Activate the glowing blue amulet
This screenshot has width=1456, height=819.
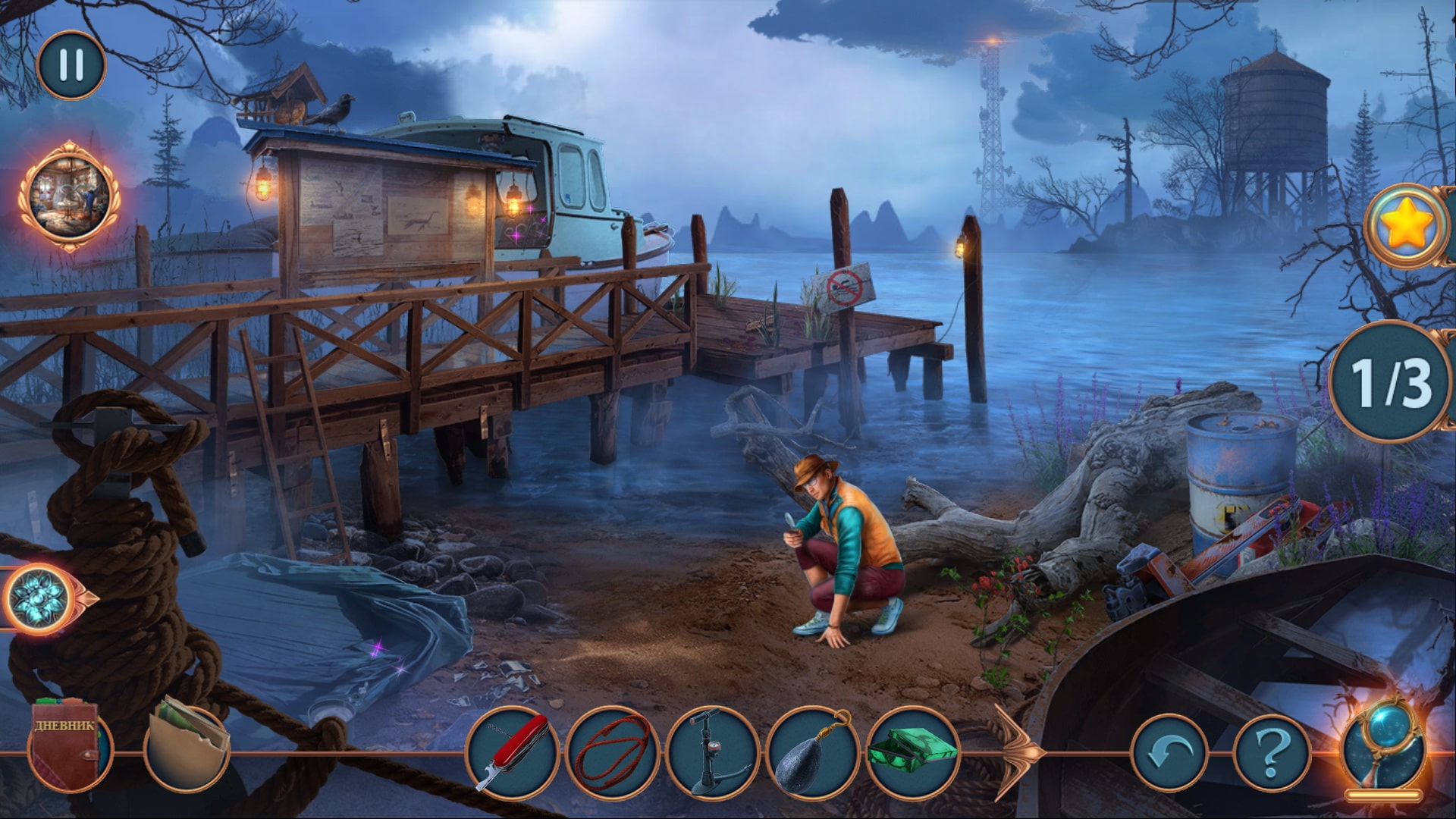point(39,598)
